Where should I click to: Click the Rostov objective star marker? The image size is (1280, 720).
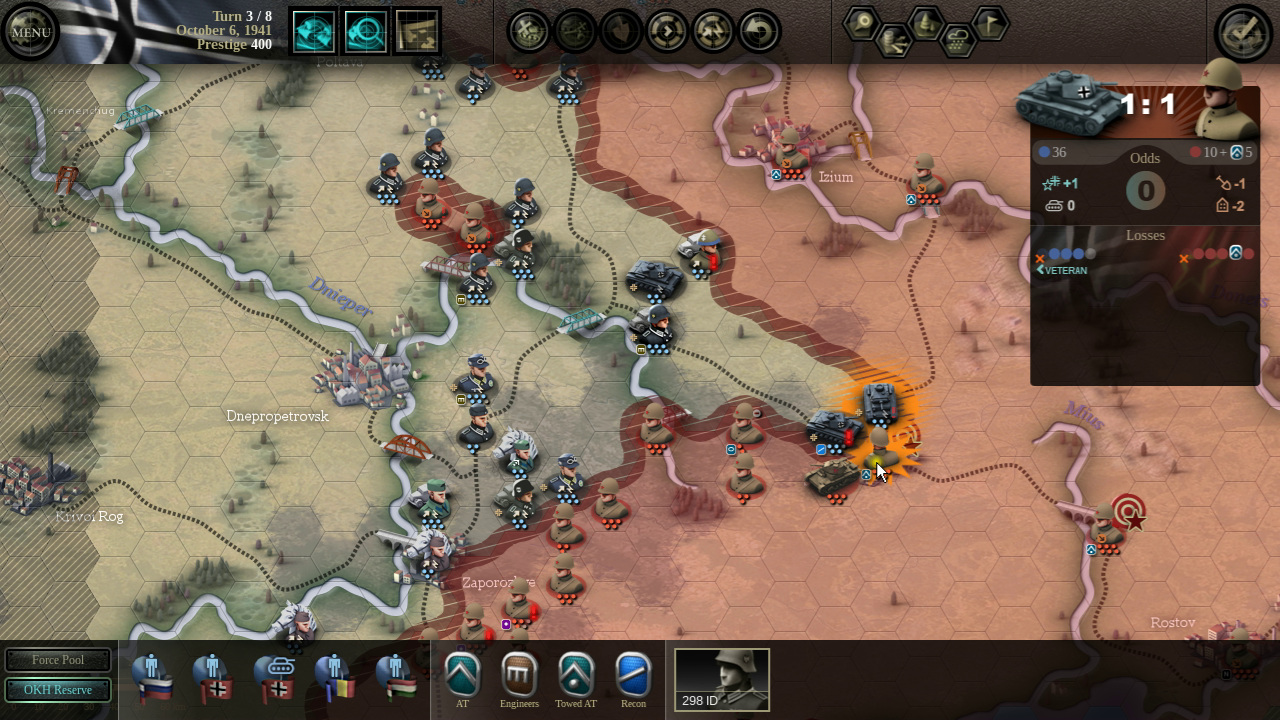(1134, 521)
